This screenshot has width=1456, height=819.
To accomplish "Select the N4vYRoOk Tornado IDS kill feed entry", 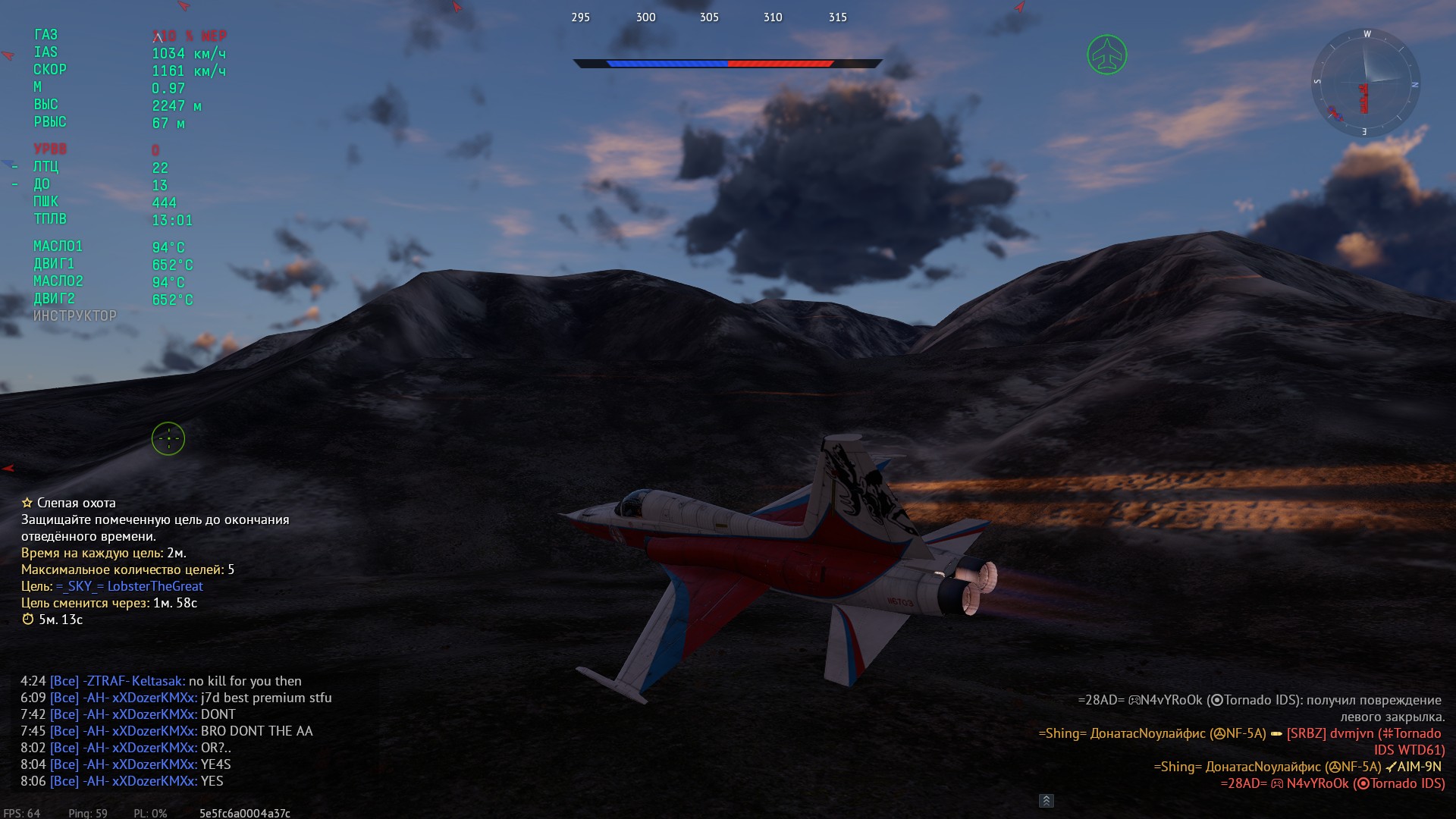I will pos(1332,783).
